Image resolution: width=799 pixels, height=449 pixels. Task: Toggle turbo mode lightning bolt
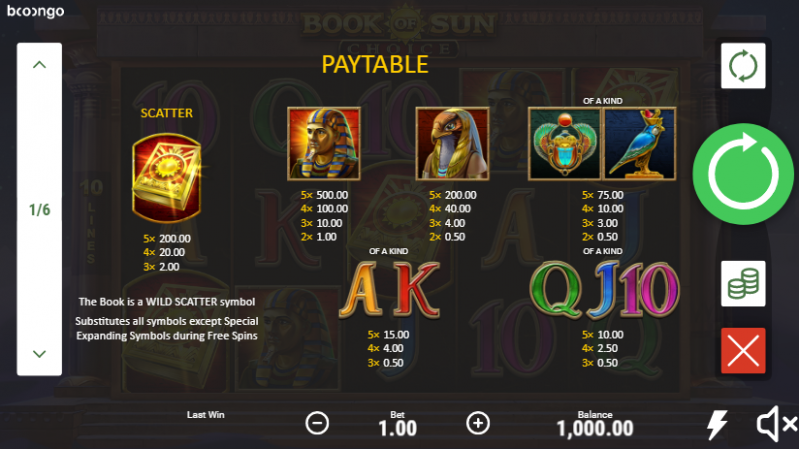tap(717, 425)
